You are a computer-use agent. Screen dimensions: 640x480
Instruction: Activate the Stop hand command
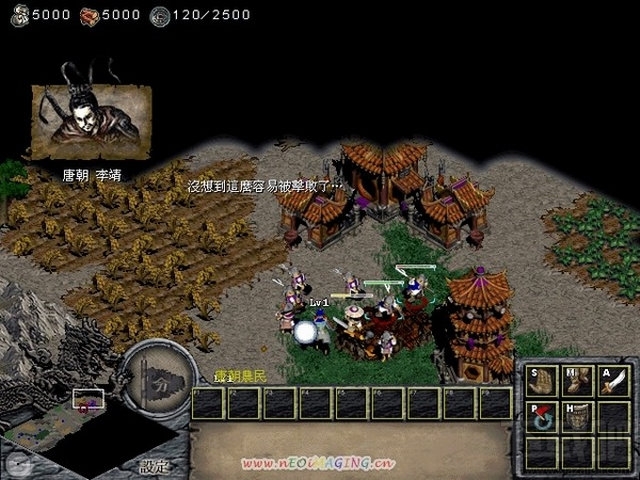pyautogui.click(x=541, y=381)
